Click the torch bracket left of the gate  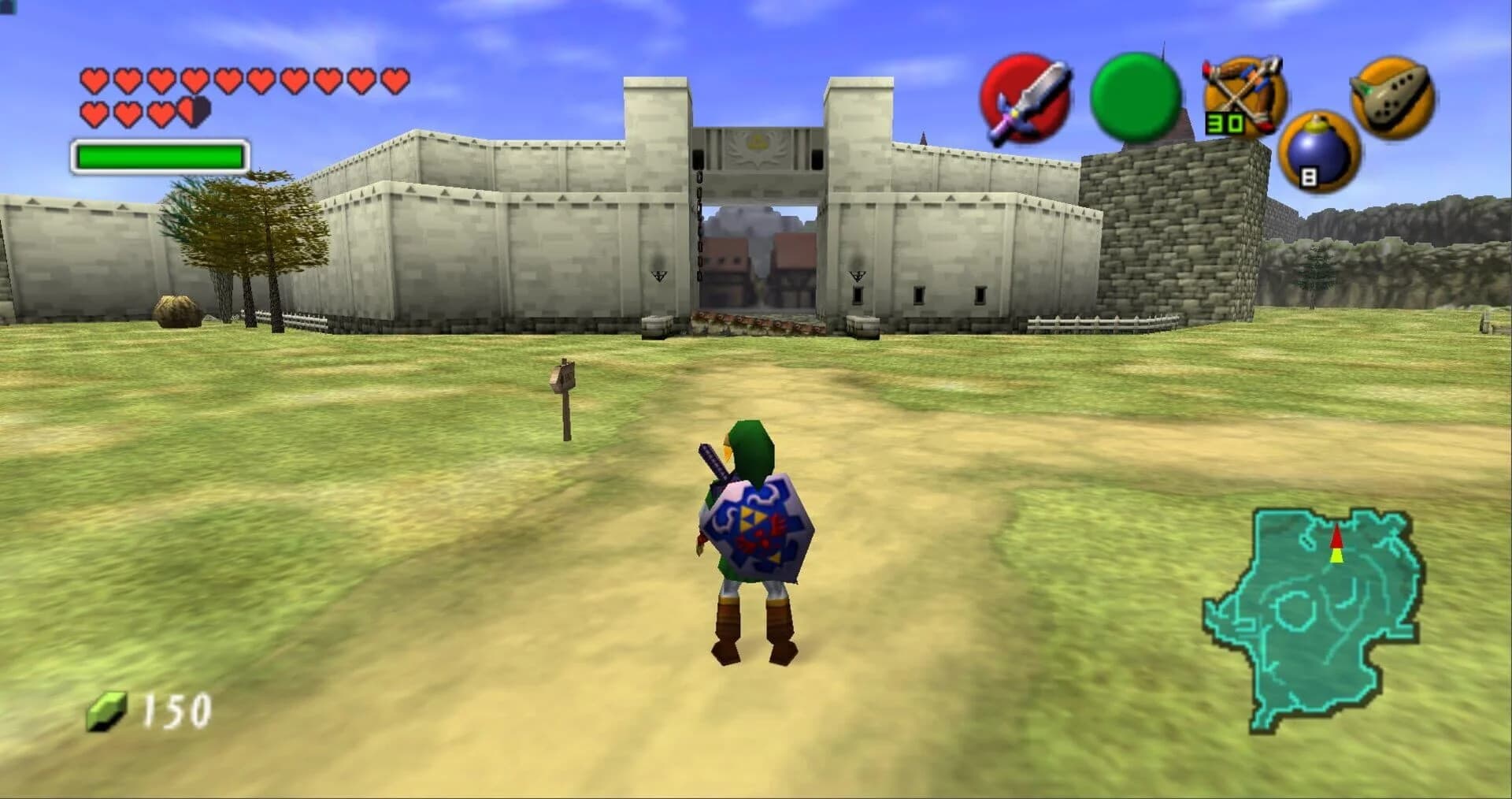(x=660, y=274)
